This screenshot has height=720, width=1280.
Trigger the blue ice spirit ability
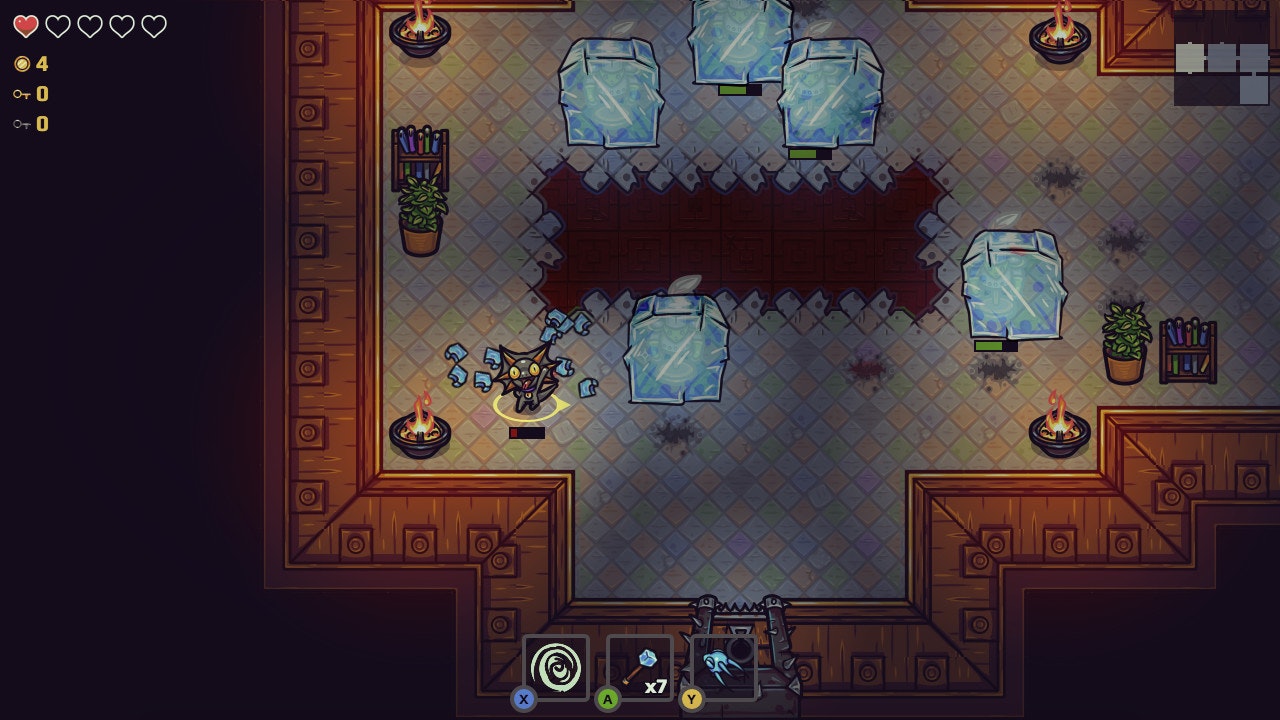[x=722, y=667]
